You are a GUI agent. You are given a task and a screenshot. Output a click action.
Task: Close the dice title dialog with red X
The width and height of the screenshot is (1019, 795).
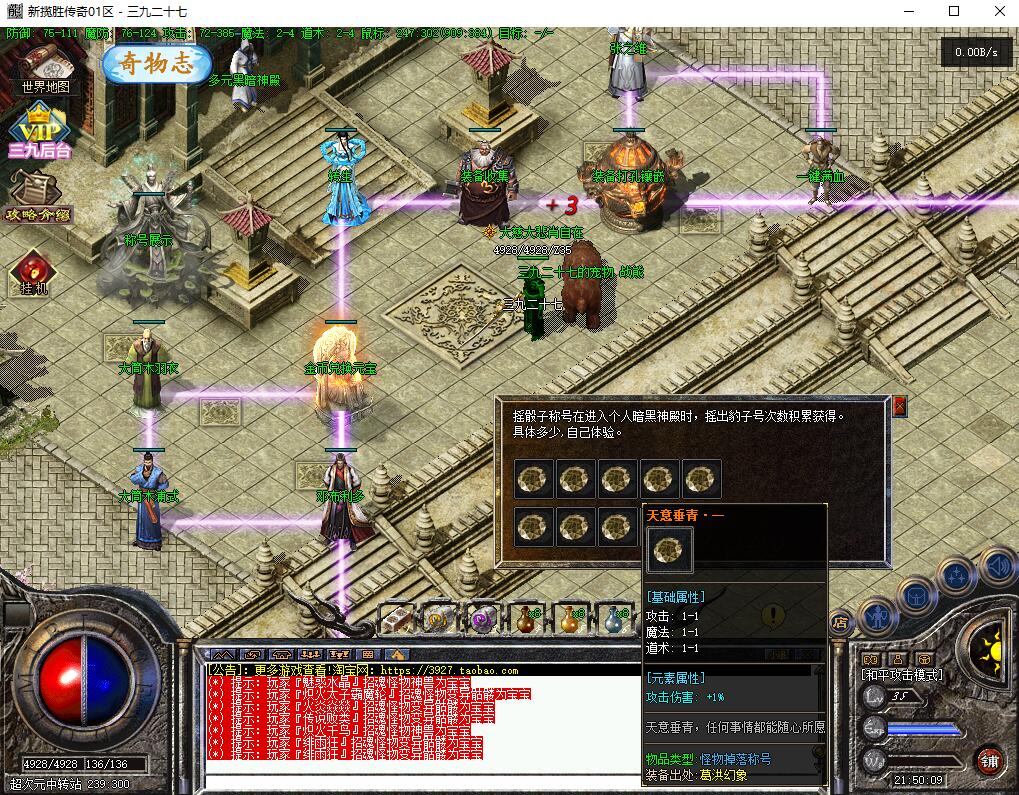pos(899,406)
